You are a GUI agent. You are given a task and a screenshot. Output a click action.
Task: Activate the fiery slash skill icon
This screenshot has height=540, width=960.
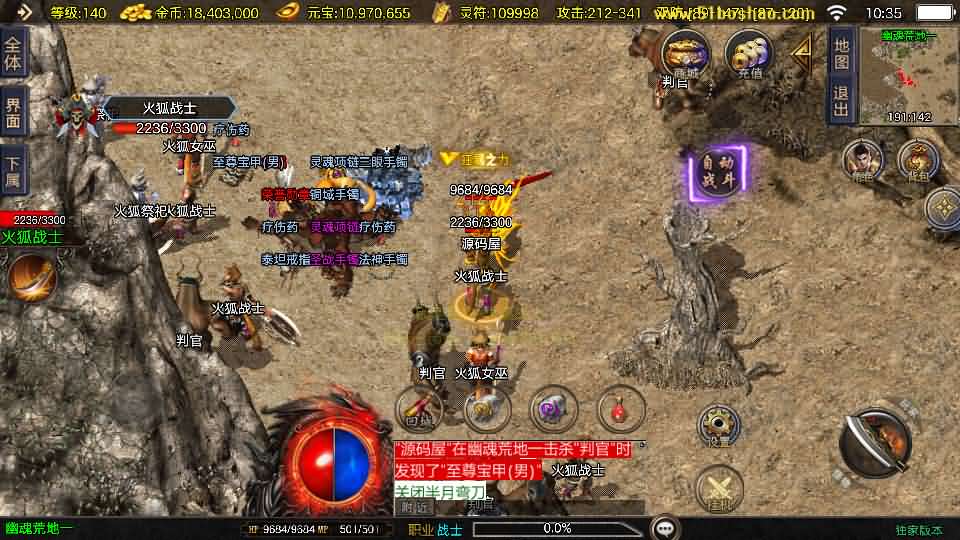30,276
